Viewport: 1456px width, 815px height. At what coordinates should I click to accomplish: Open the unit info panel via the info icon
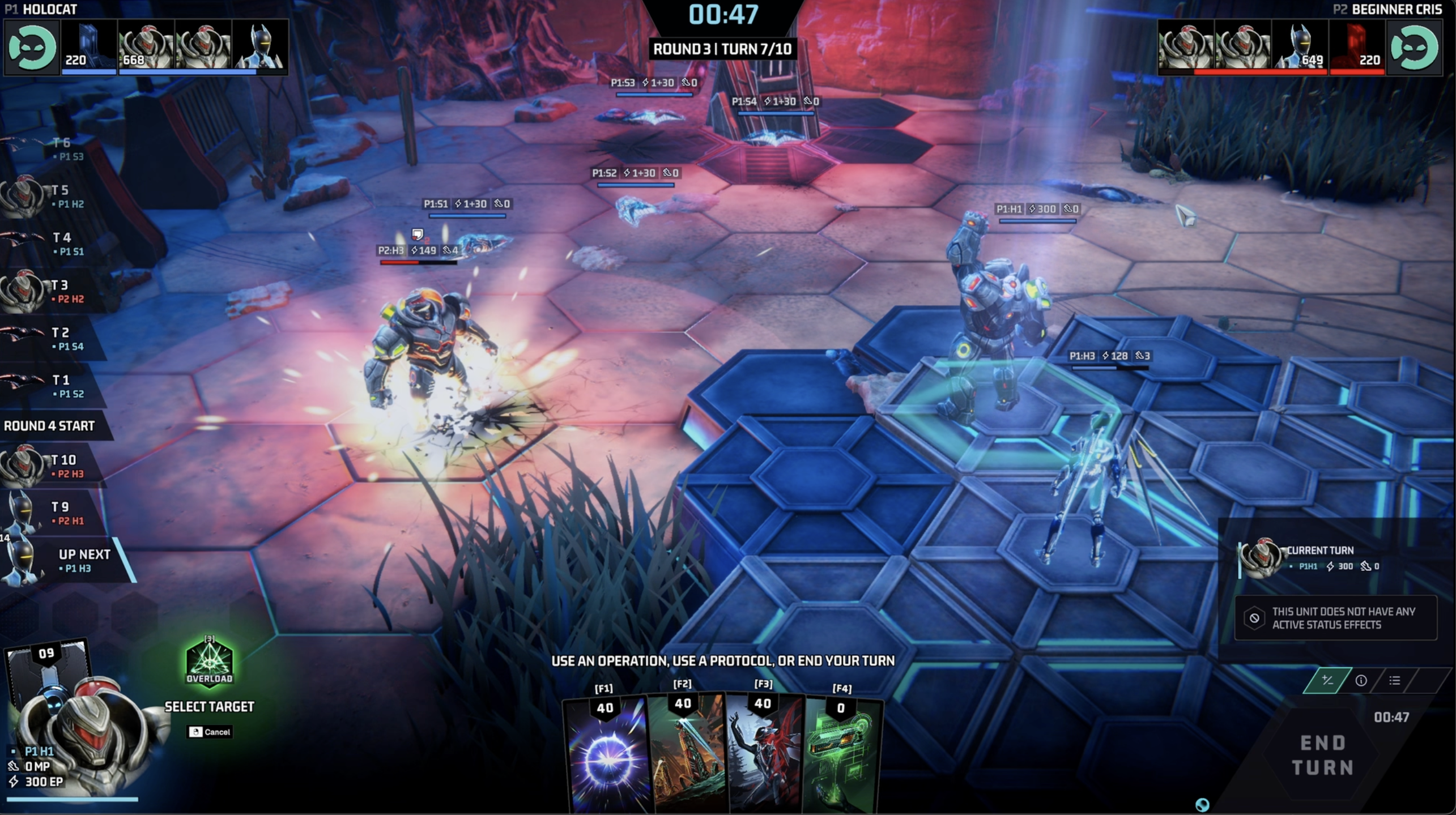coord(1362,681)
